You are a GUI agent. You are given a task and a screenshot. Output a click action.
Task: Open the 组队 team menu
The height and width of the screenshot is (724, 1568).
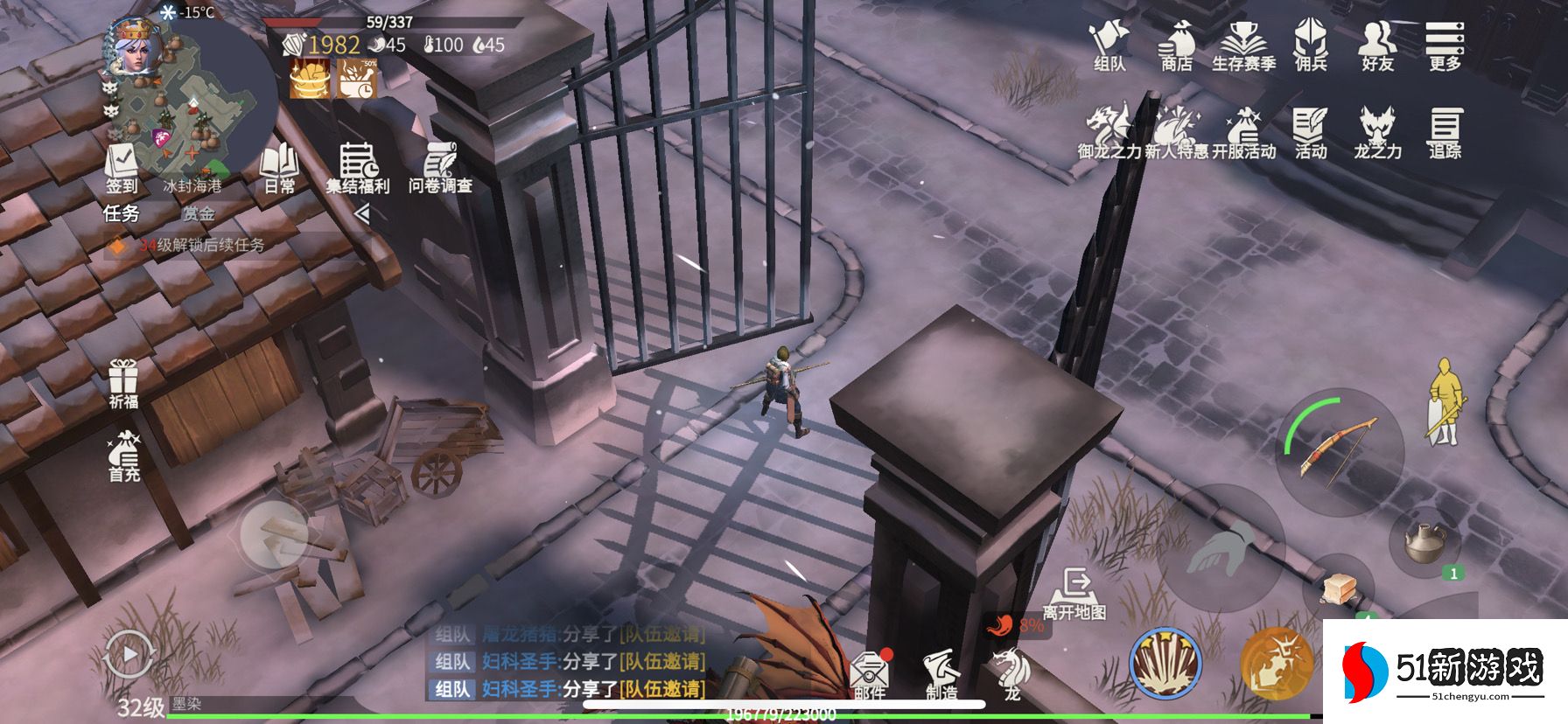pyautogui.click(x=1109, y=44)
